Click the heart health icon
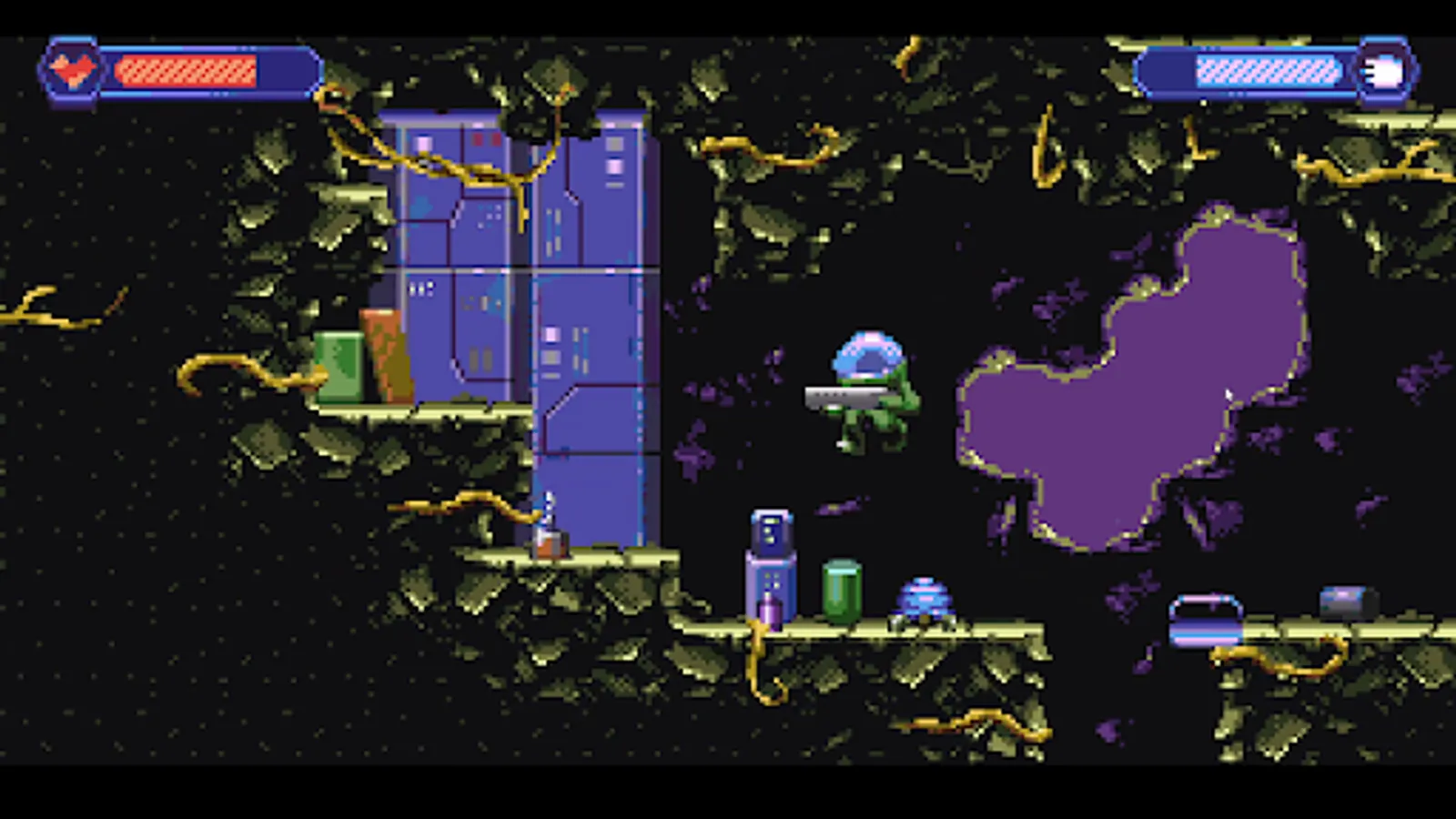Image resolution: width=1456 pixels, height=819 pixels. (x=72, y=66)
